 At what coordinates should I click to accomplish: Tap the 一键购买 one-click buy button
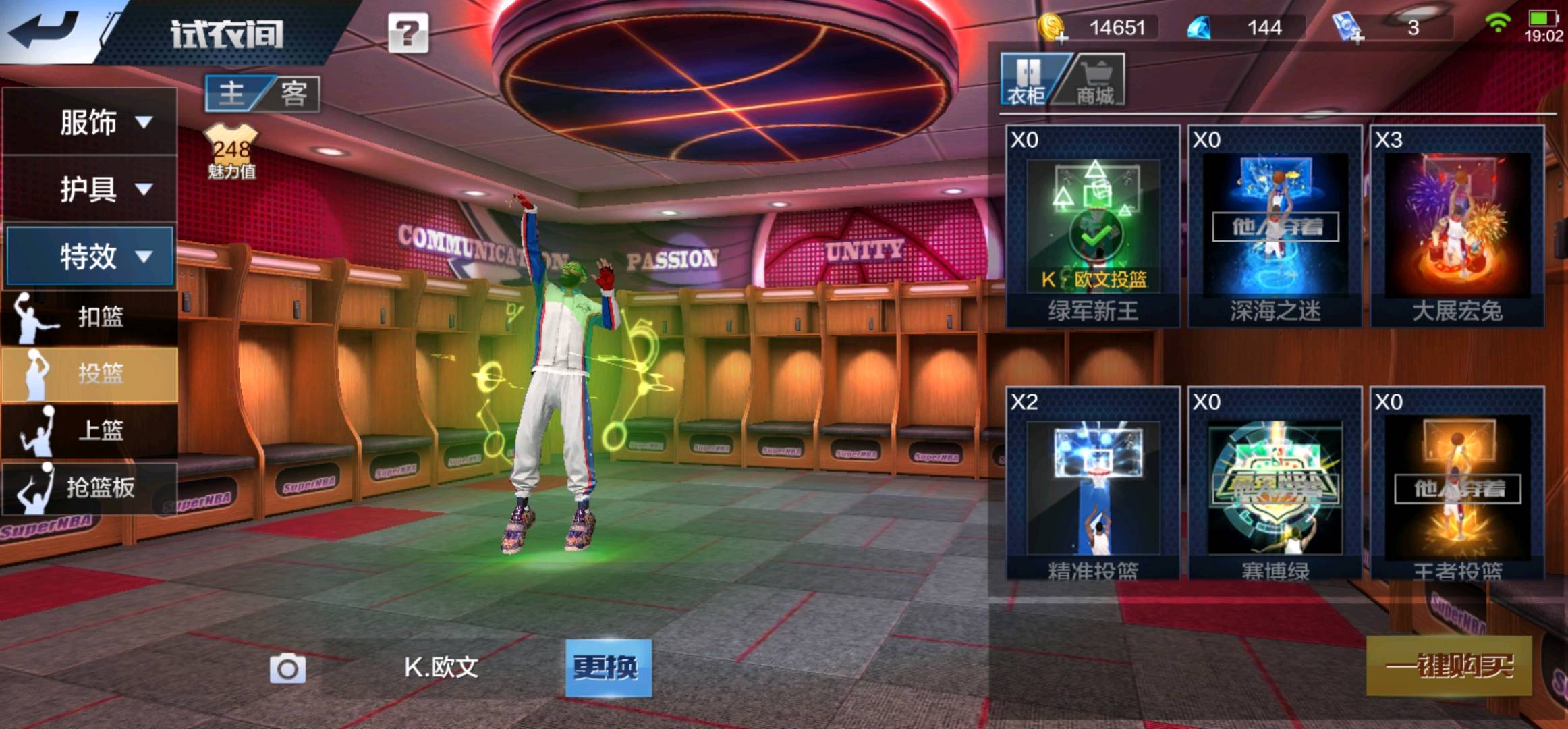pos(1449,666)
